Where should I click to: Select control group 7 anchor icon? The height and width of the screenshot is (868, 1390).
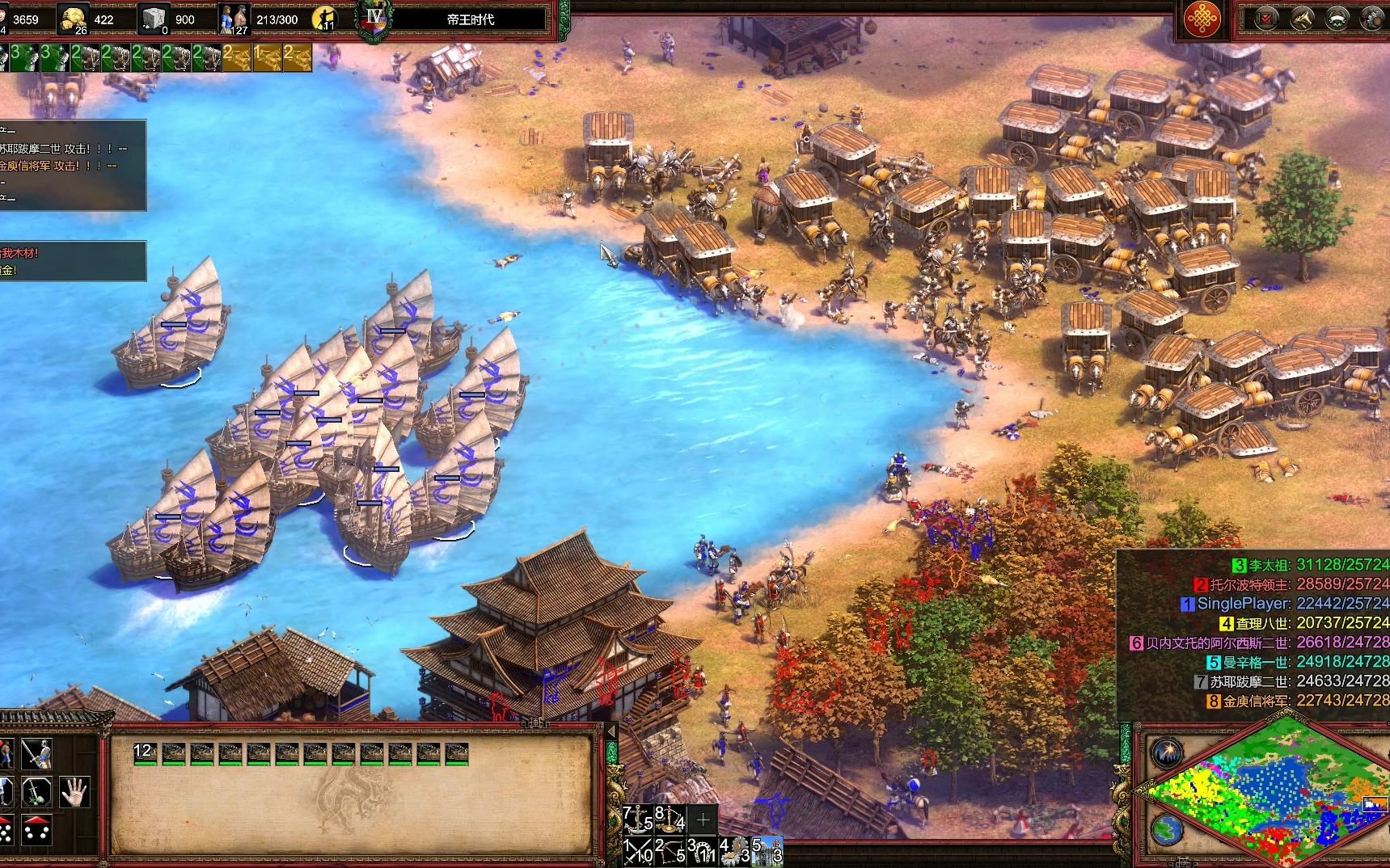coord(638,820)
